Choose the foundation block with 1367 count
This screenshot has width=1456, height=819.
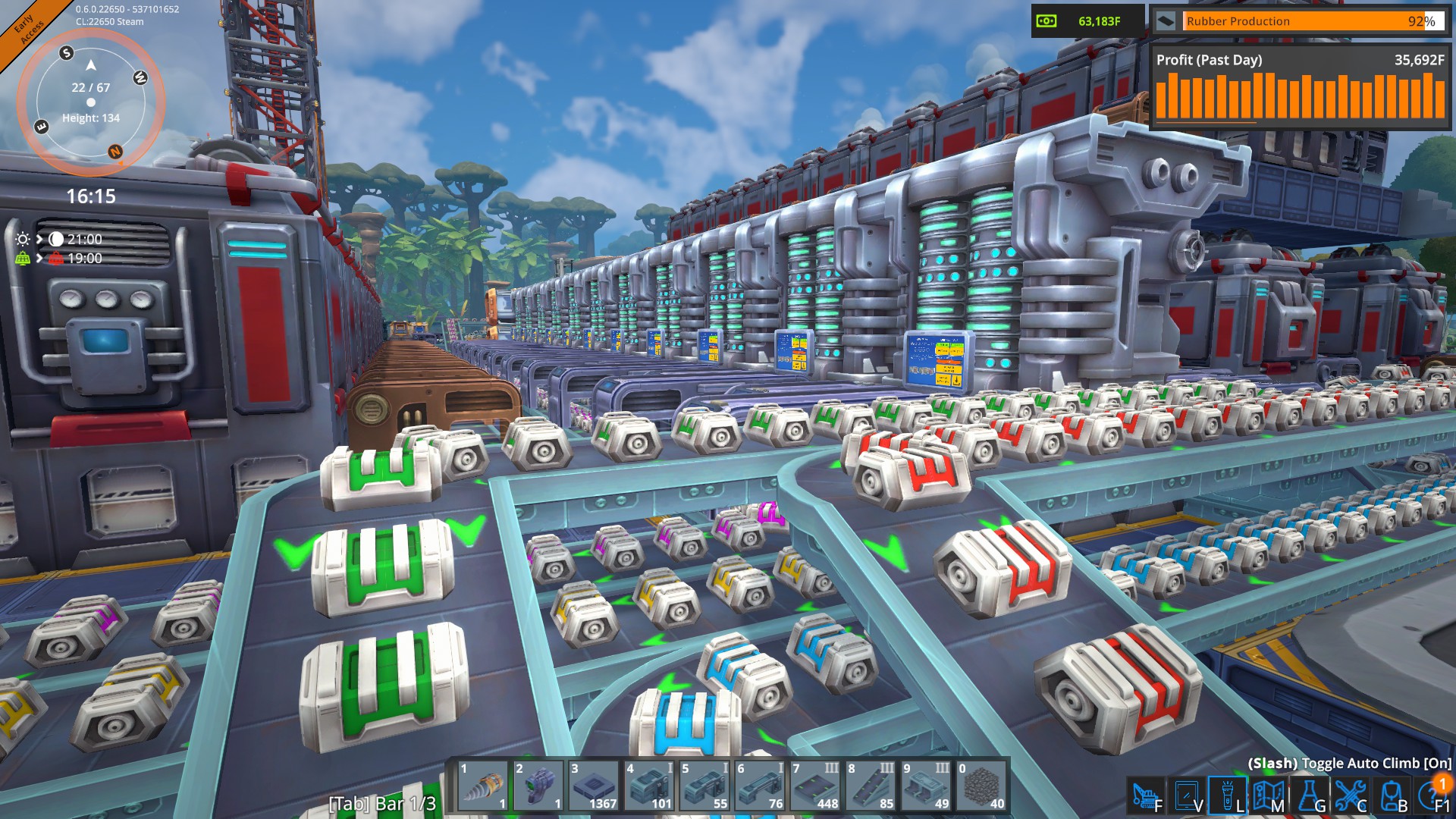[x=594, y=786]
